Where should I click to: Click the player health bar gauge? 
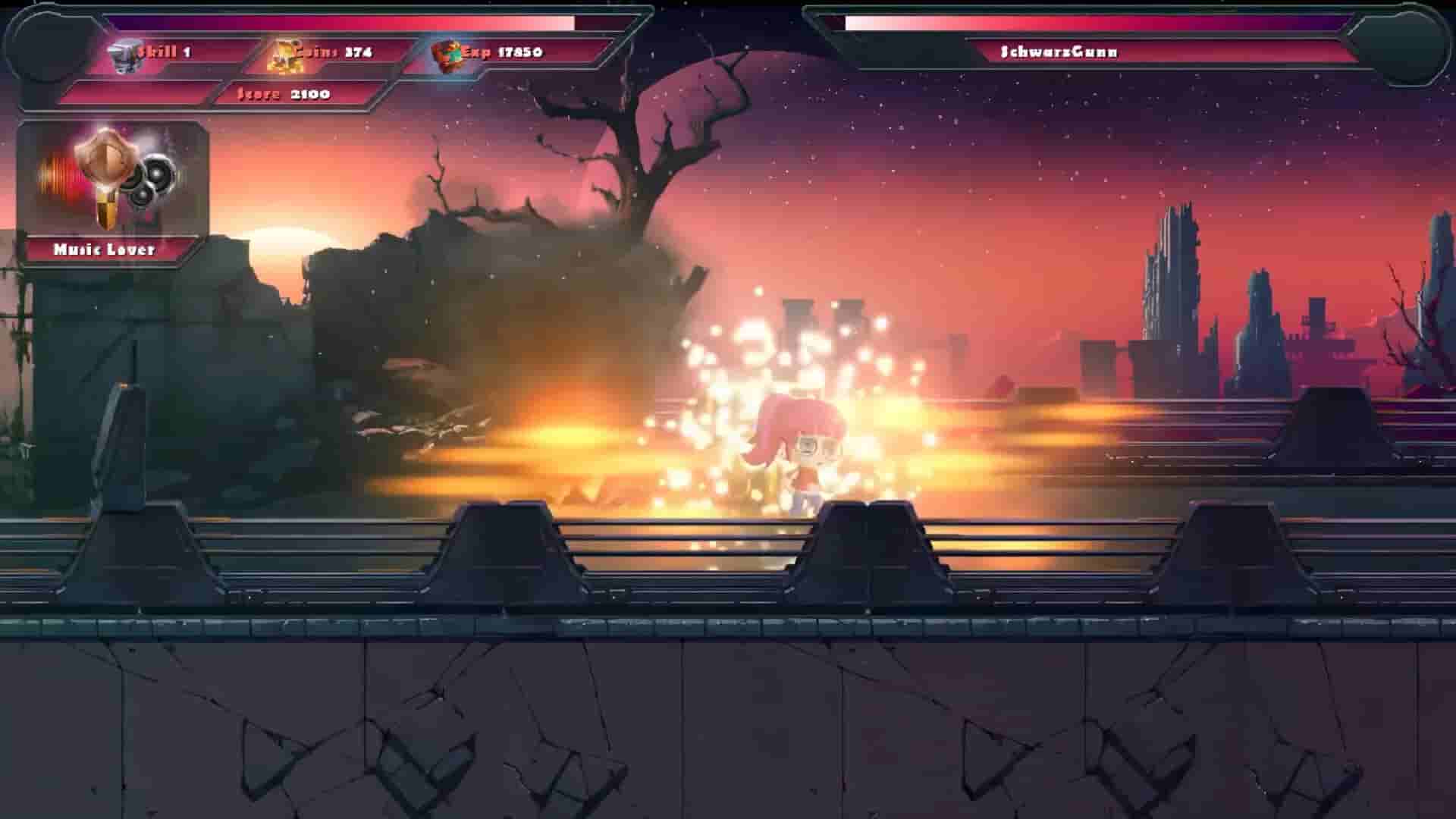pos(341,20)
